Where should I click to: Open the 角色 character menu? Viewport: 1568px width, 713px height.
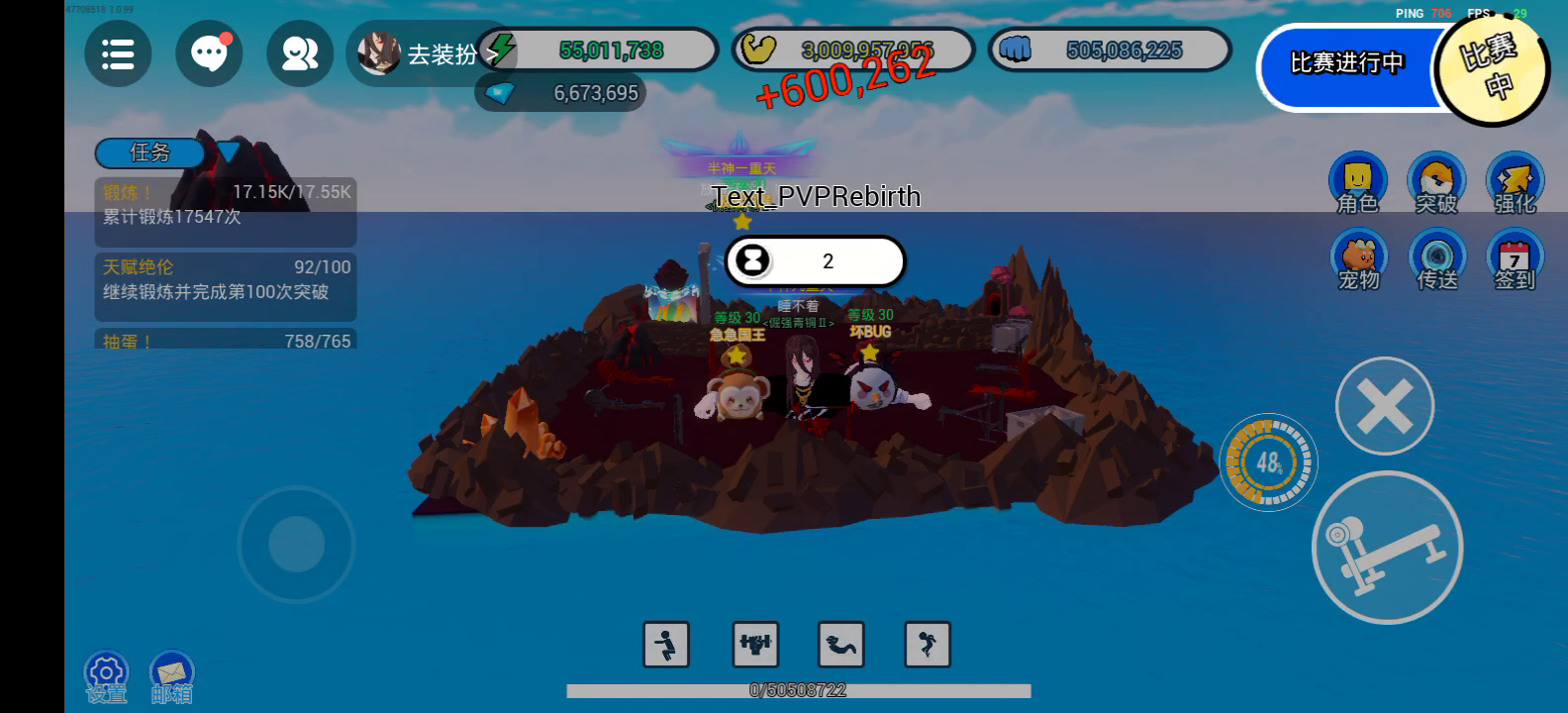(1357, 183)
